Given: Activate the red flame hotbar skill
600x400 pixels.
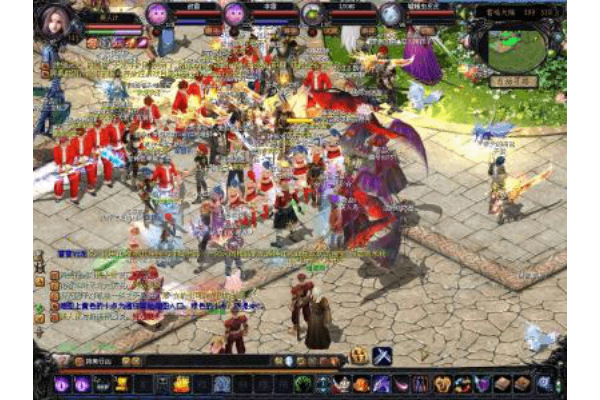Looking at the screenshot, I should [182, 384].
